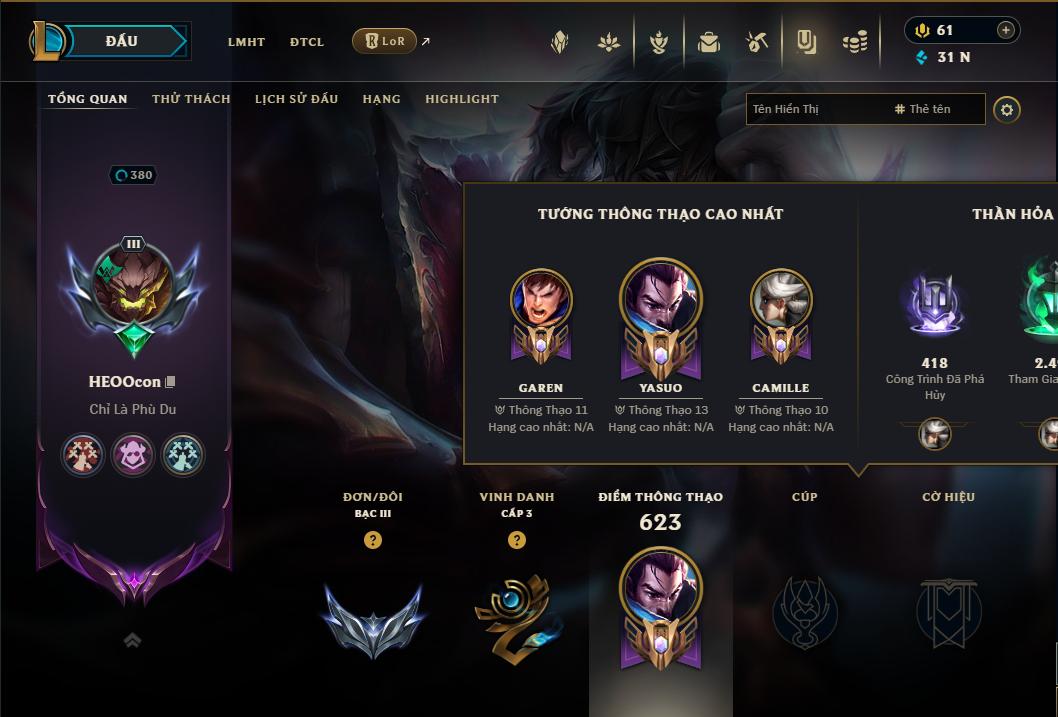The image size is (1058, 717).
Task: View the HIGHLIGHT tab
Action: 462,99
